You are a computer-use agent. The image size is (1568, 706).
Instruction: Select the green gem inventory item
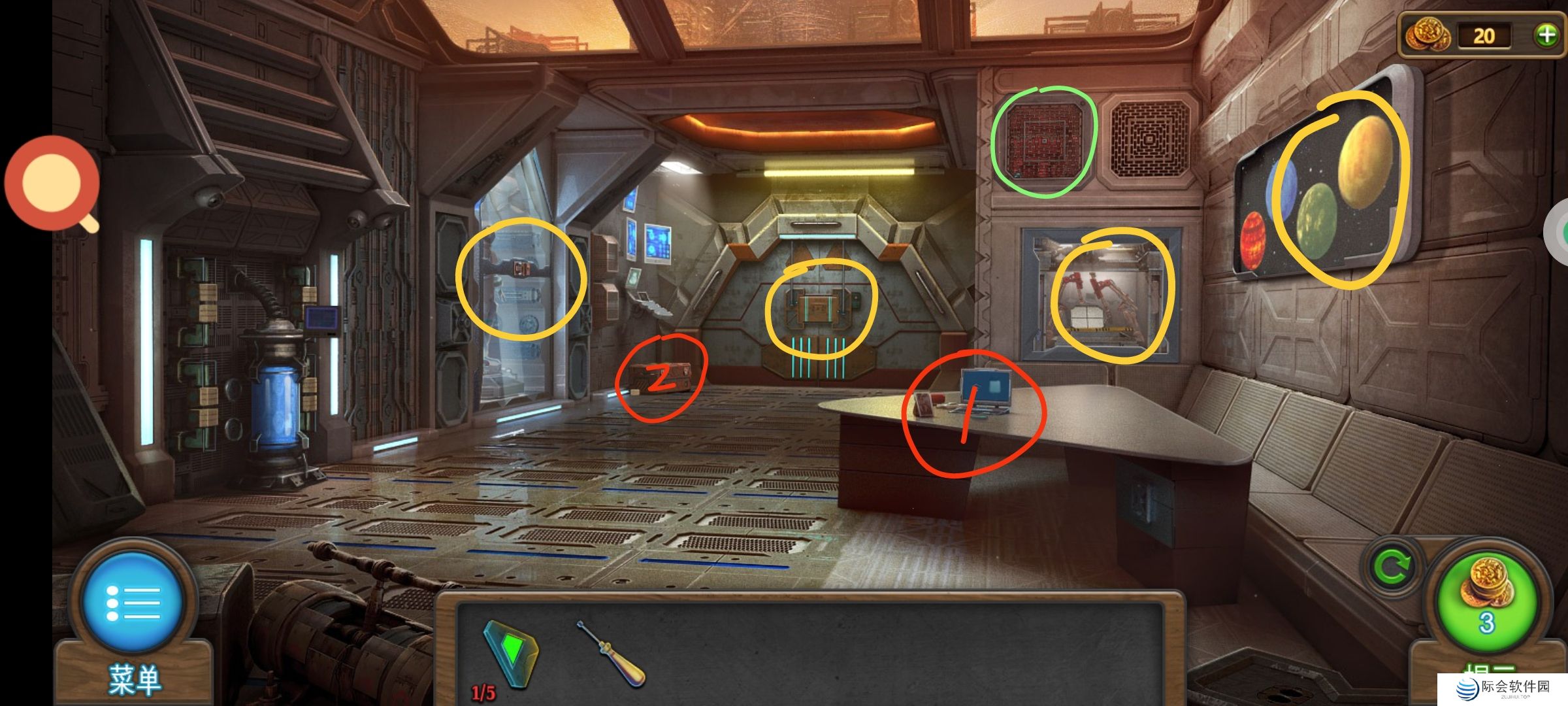514,654
